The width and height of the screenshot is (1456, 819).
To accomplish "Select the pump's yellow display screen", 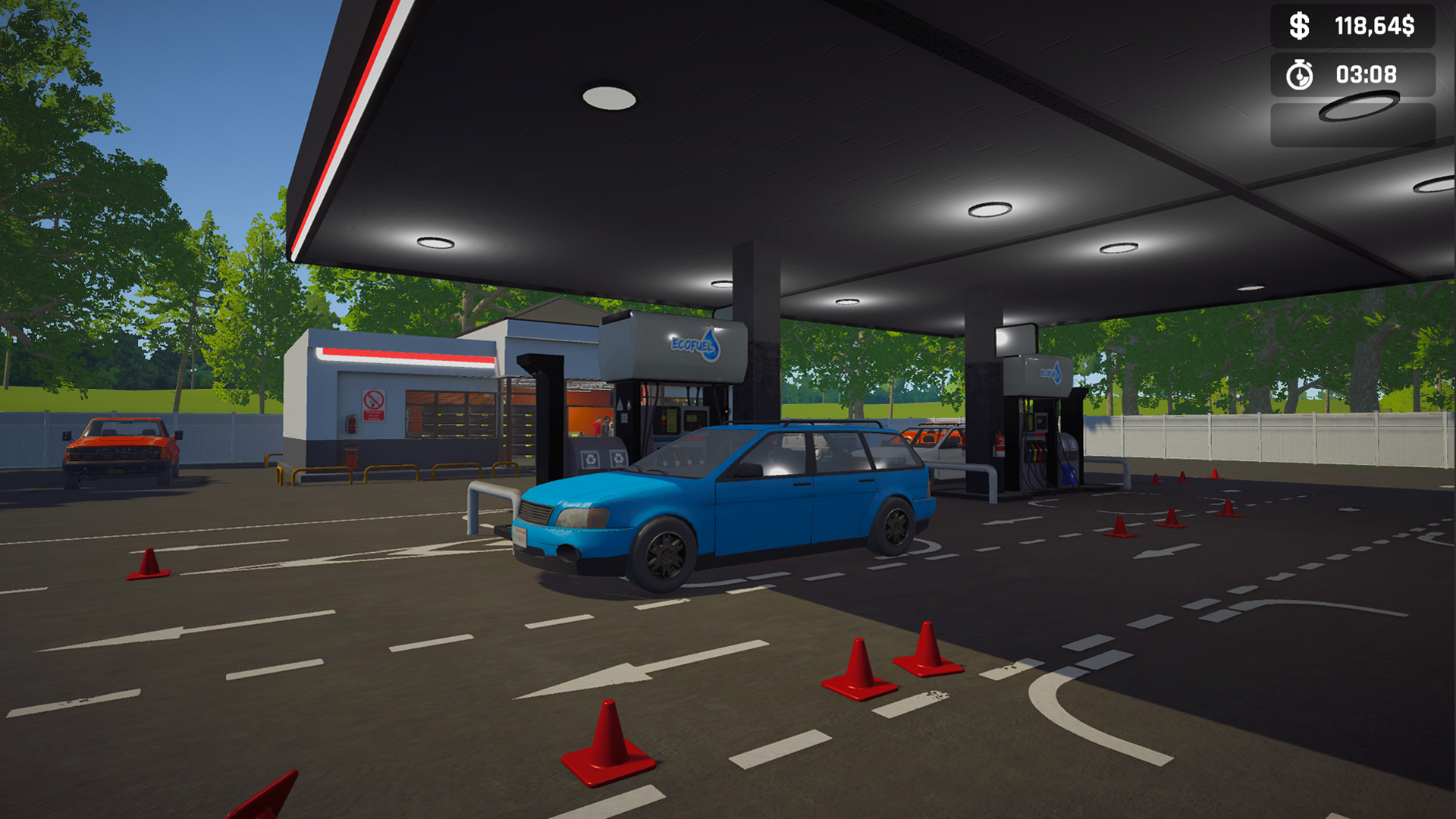I will pyautogui.click(x=671, y=422).
